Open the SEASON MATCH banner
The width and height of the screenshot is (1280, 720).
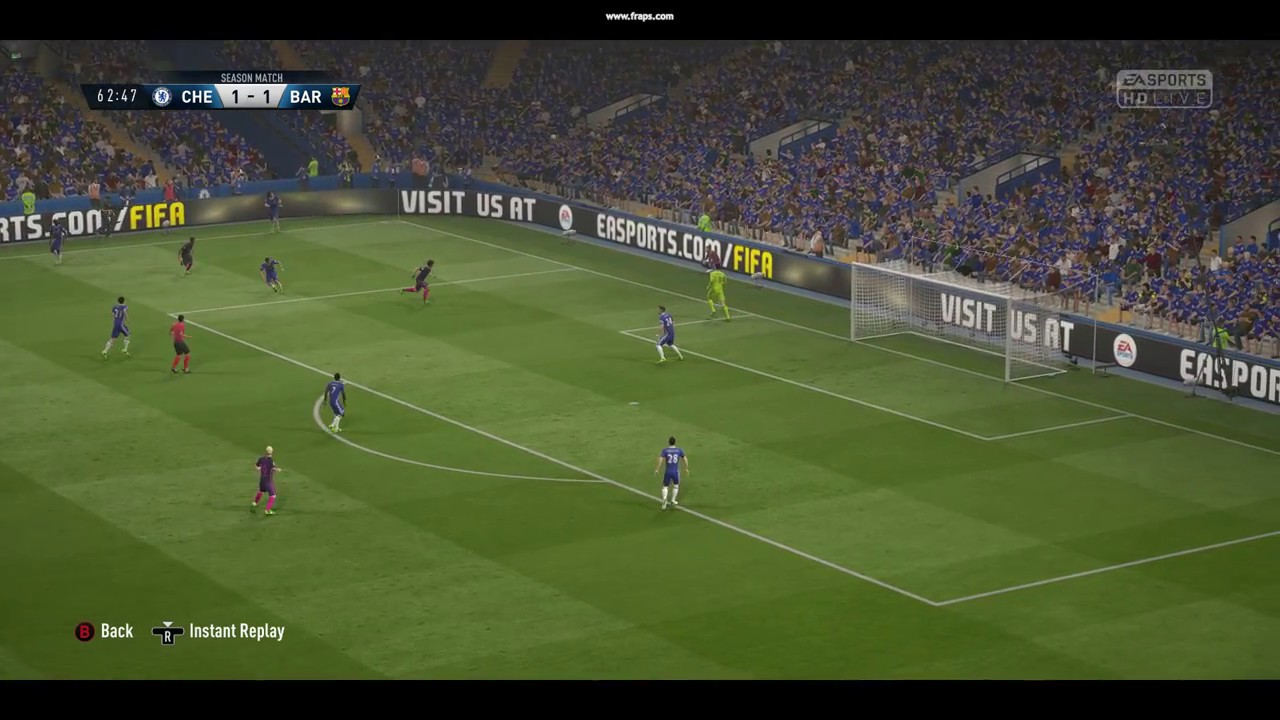[251, 77]
